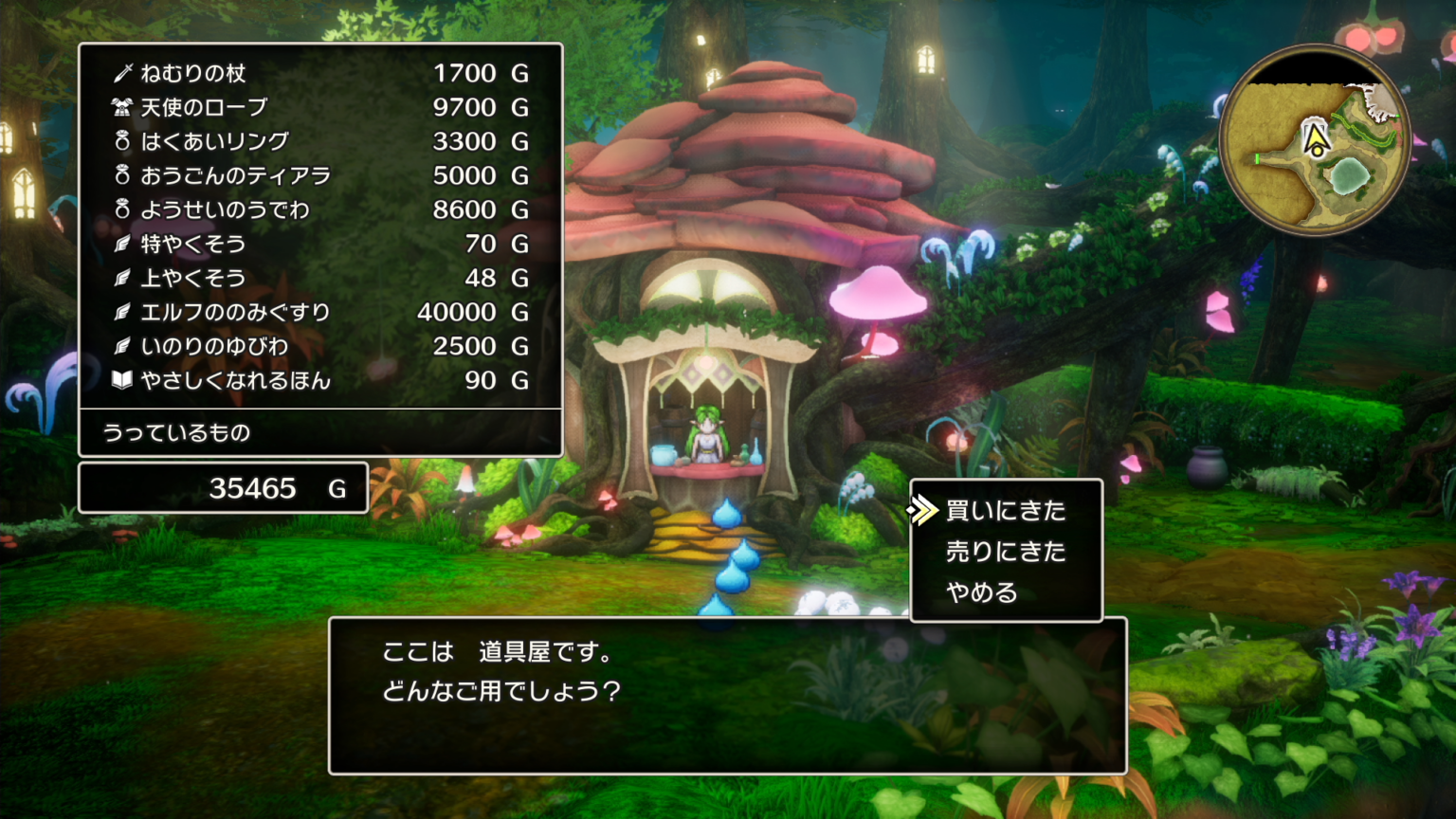Click the ring icon beside はくあいリング

click(122, 141)
